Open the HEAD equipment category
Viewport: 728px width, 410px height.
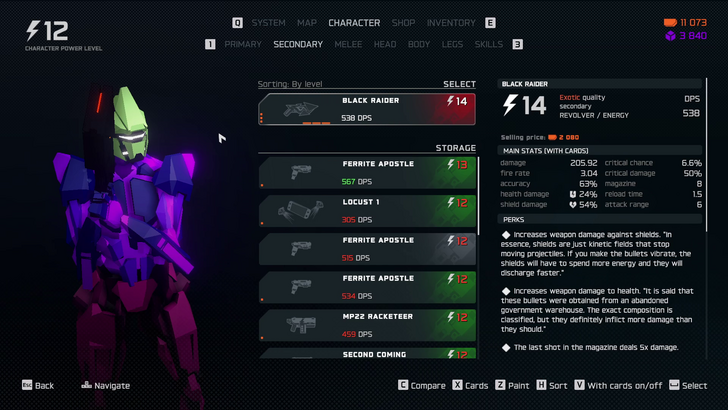click(385, 44)
